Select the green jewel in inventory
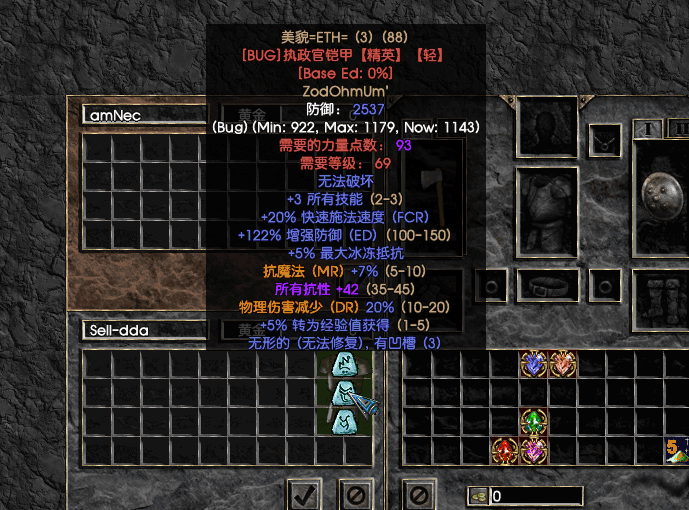This screenshot has height=510, width=689. [x=534, y=421]
